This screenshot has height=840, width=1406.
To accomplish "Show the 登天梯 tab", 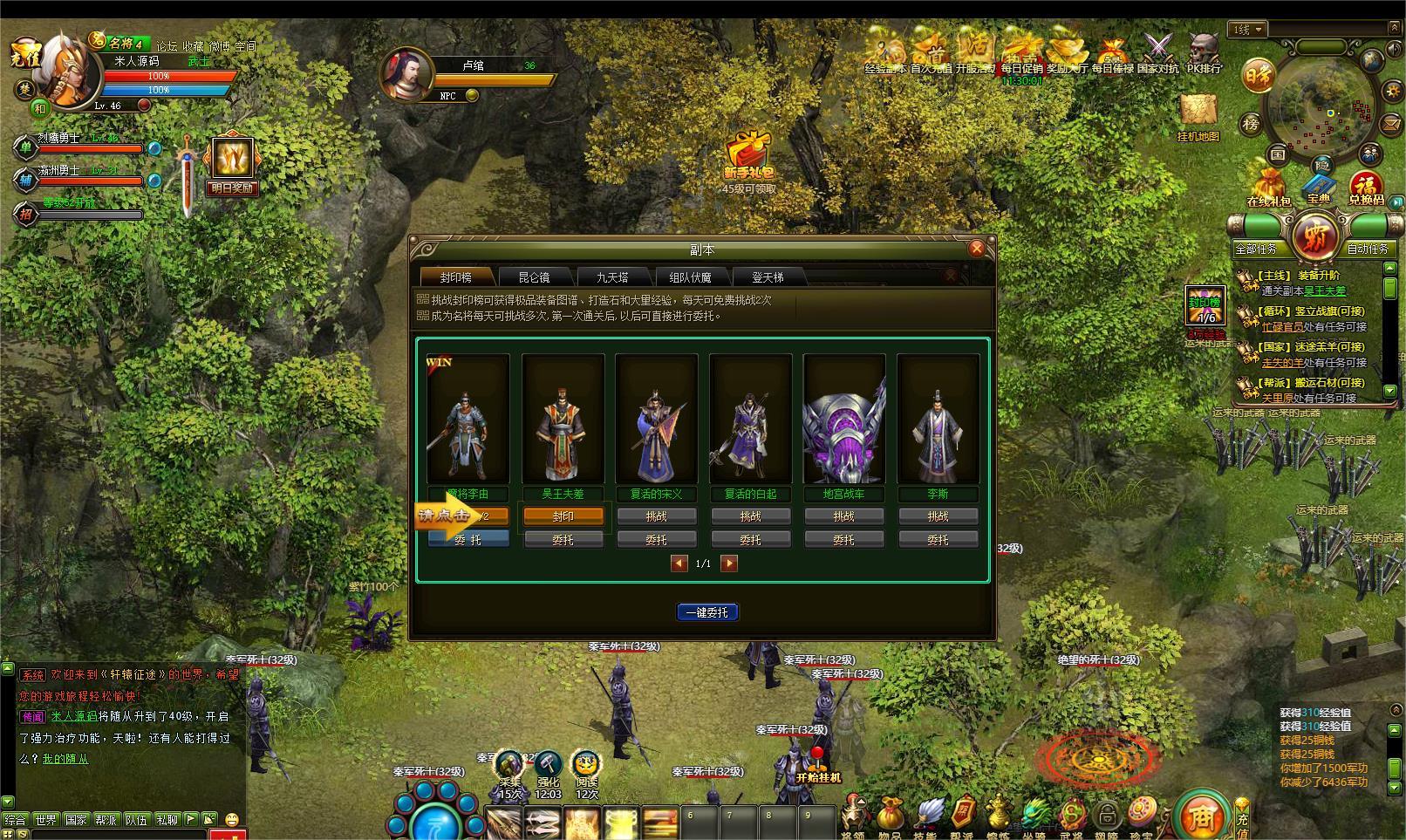I will point(768,277).
